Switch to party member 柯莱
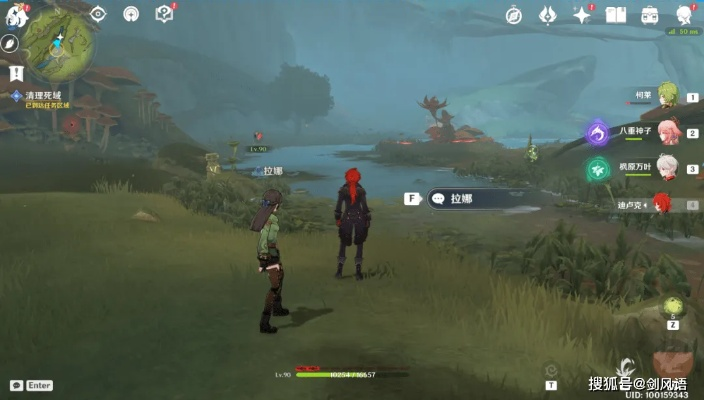This screenshot has height=400, width=704. tap(668, 97)
